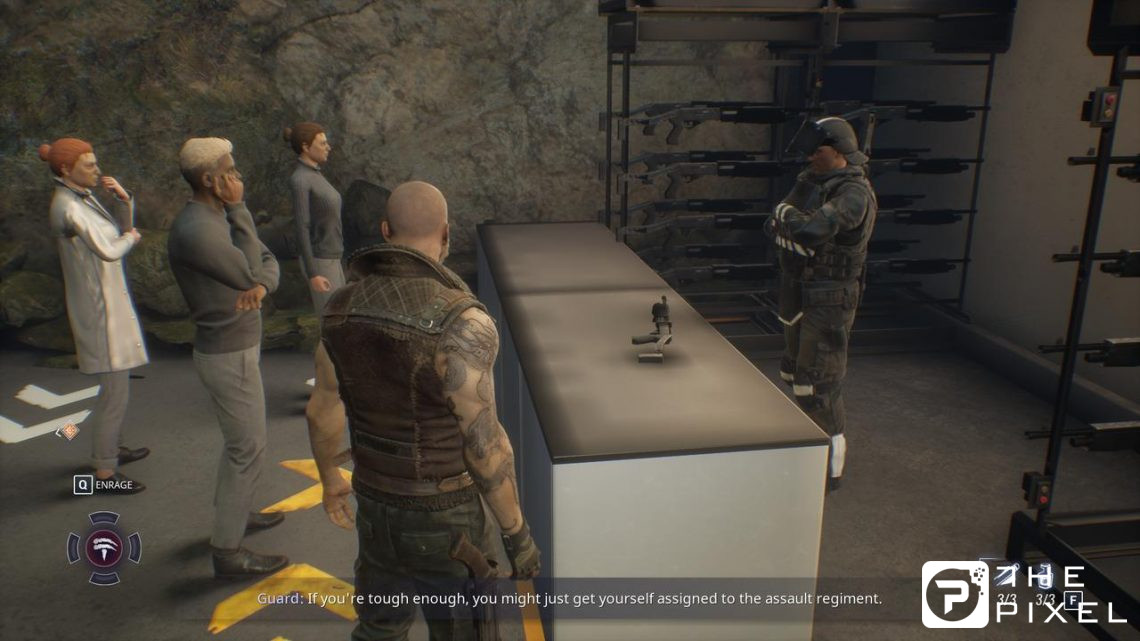Click The Pixel watermark logo
This screenshot has width=1140, height=641.
[x=955, y=594]
